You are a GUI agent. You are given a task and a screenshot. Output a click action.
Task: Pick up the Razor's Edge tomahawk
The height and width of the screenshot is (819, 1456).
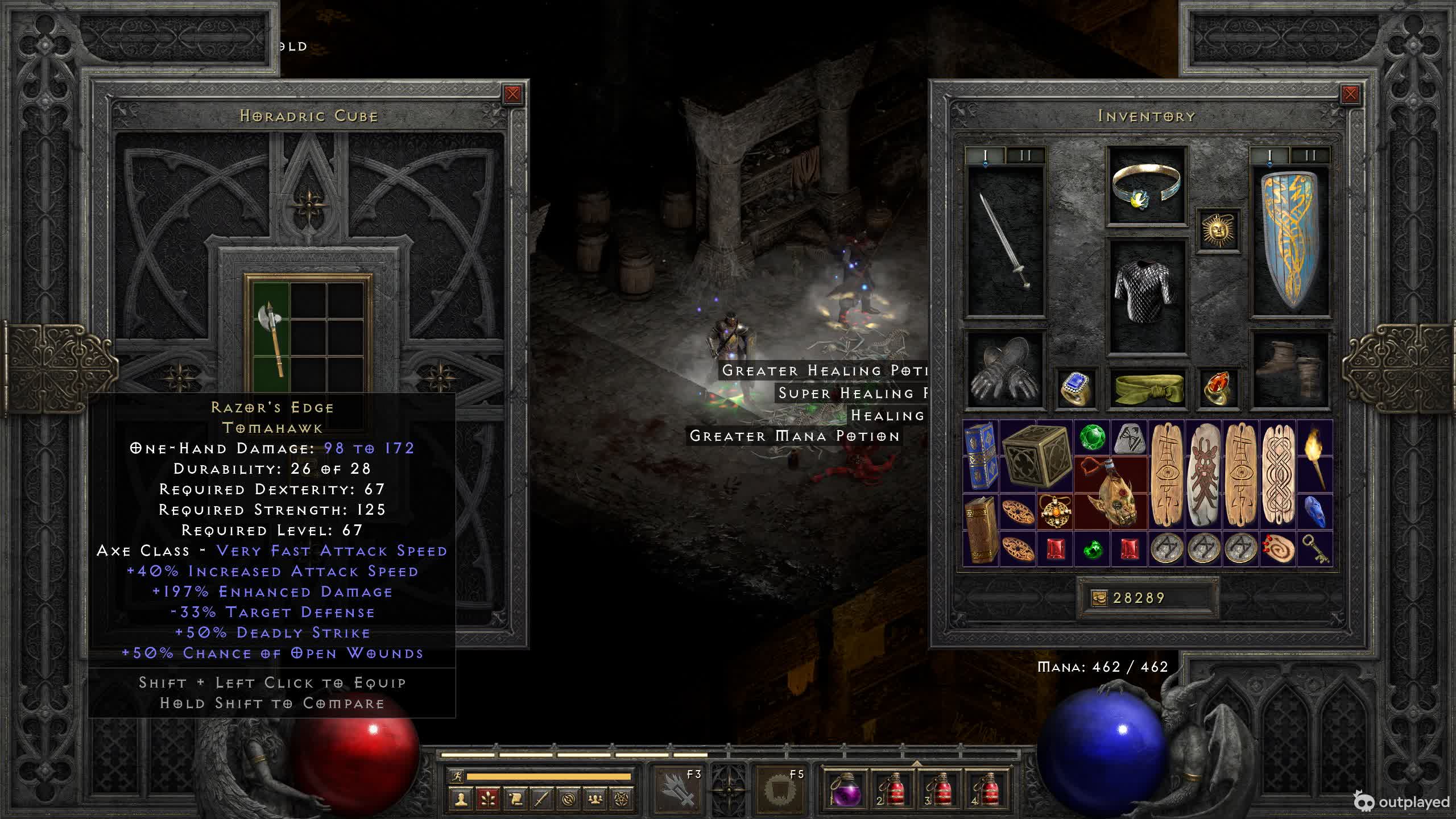[270, 338]
